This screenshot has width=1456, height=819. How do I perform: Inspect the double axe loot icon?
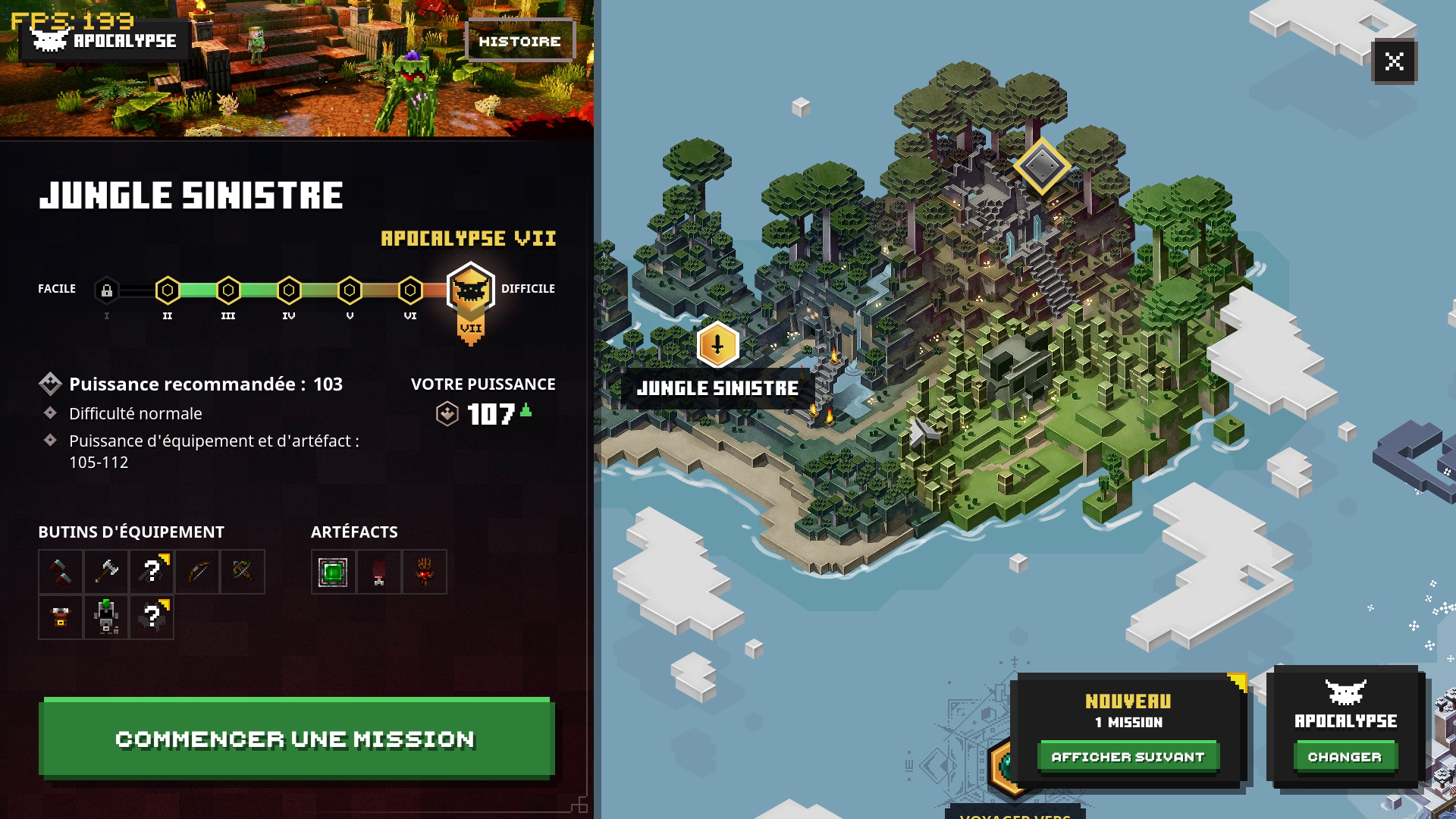(108, 571)
